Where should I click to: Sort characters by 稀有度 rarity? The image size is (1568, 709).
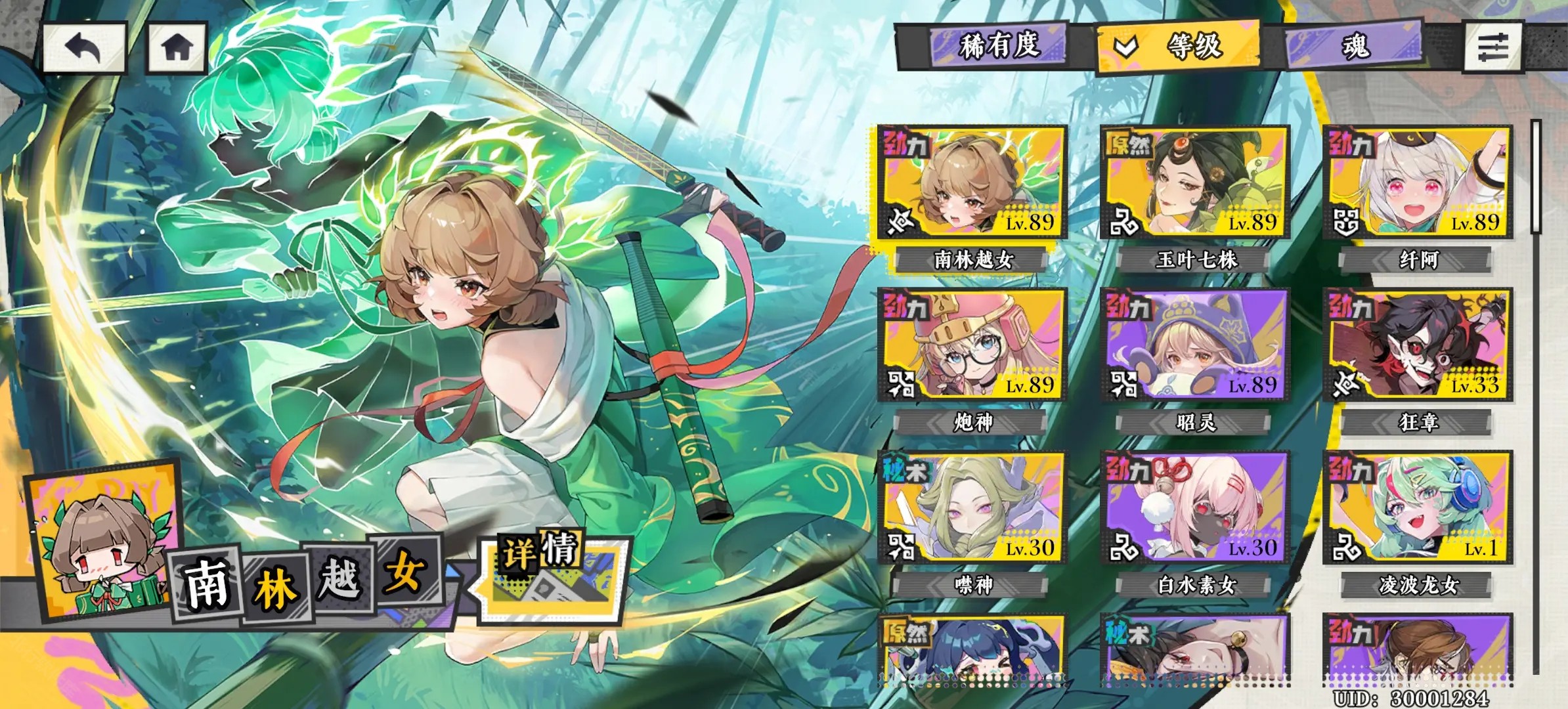[998, 46]
